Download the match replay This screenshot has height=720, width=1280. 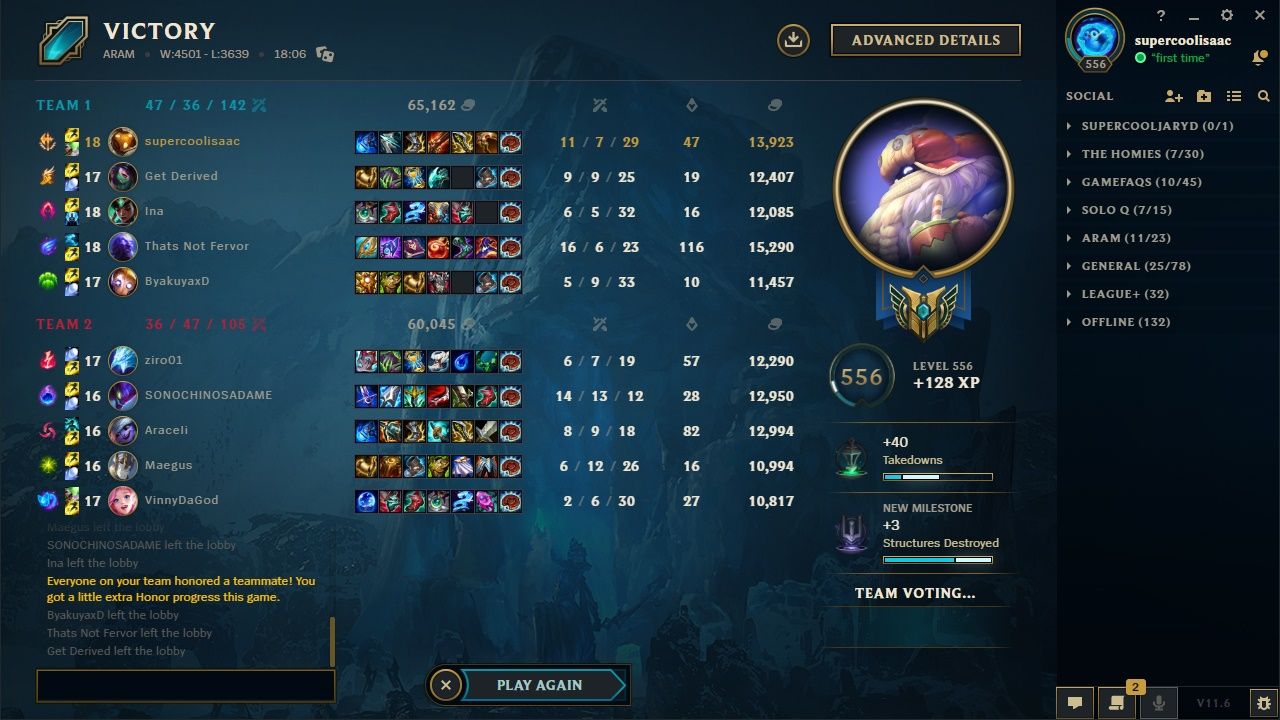[793, 40]
